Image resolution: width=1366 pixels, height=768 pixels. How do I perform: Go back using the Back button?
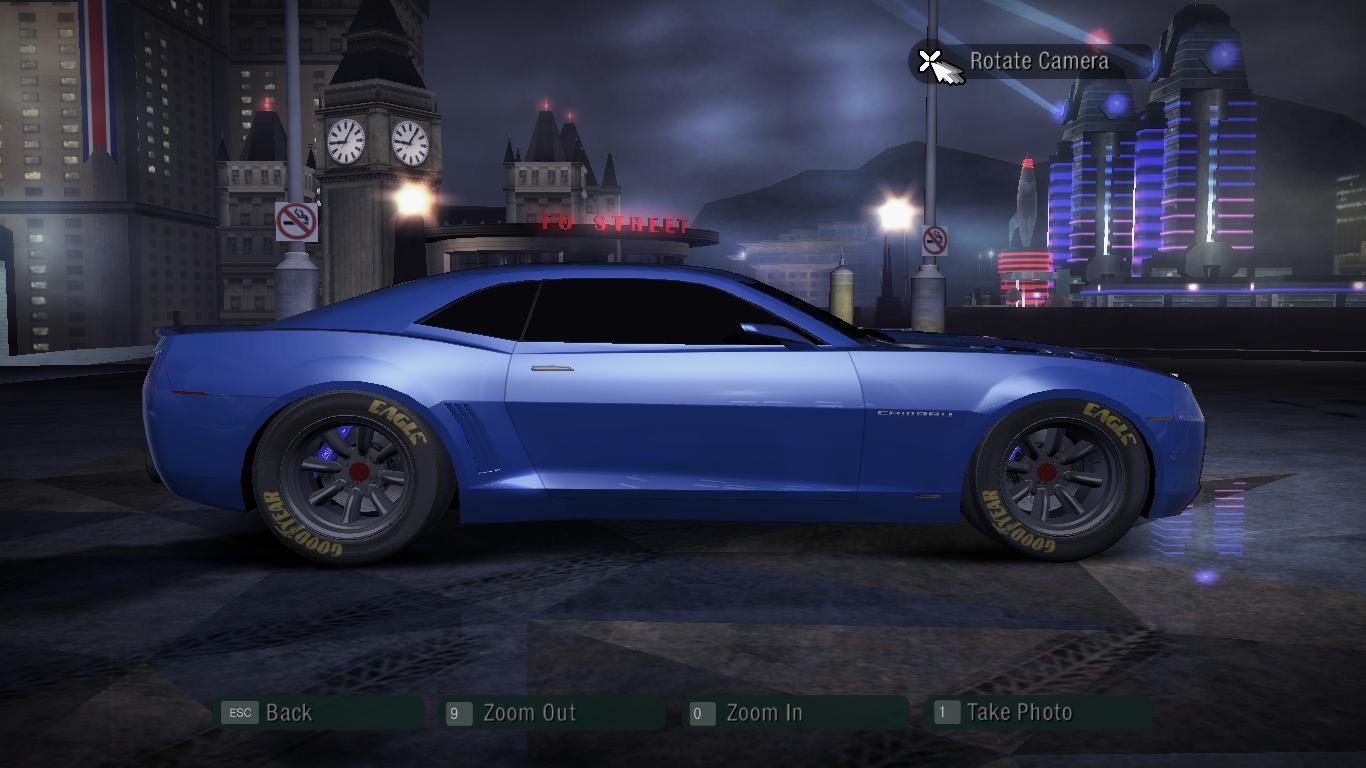pos(288,713)
